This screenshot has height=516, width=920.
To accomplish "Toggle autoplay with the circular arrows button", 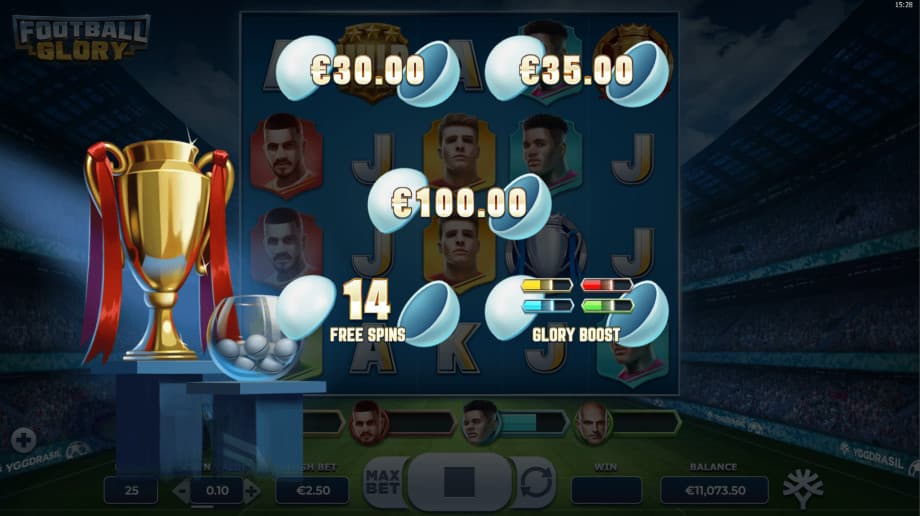I will pos(536,483).
